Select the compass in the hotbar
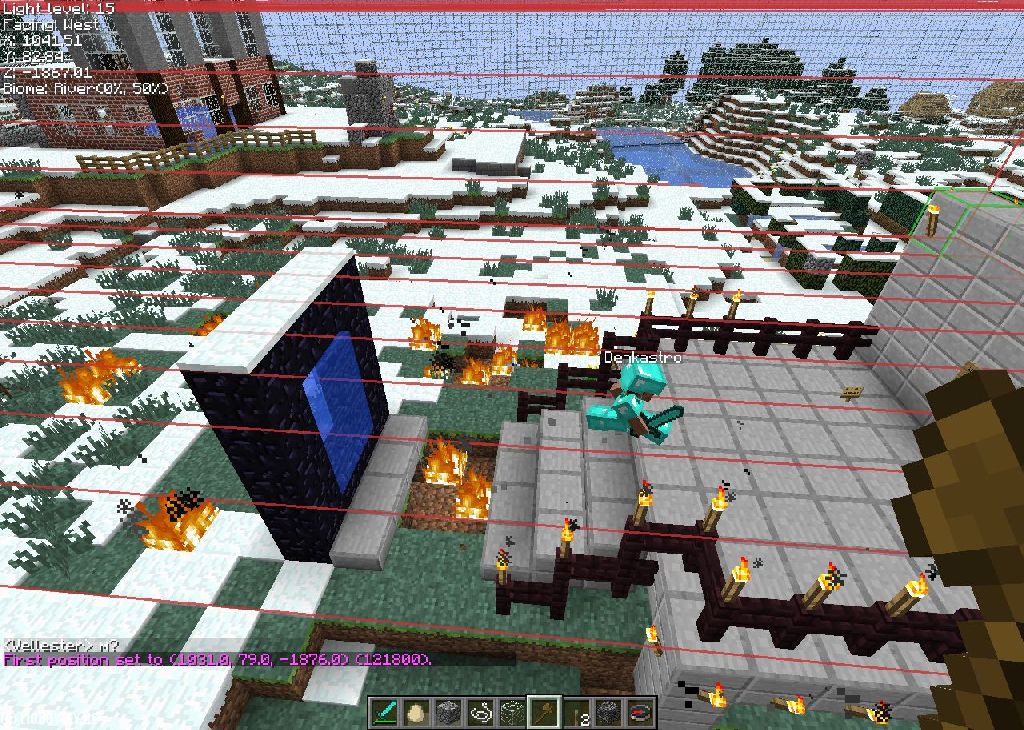 pos(640,712)
